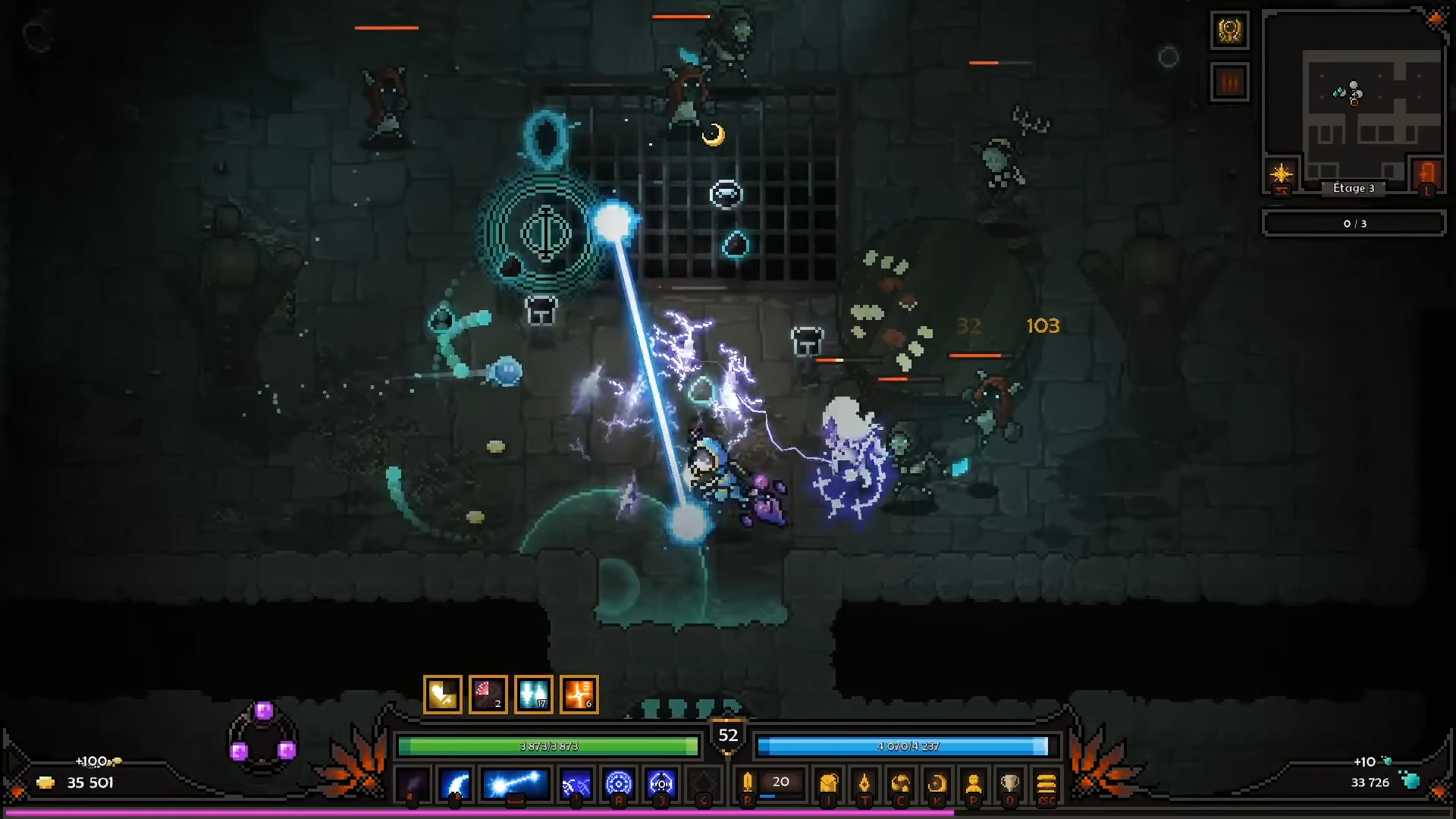1456x819 pixels.
Task: Activate the crescent moon slash skill
Action: [456, 783]
